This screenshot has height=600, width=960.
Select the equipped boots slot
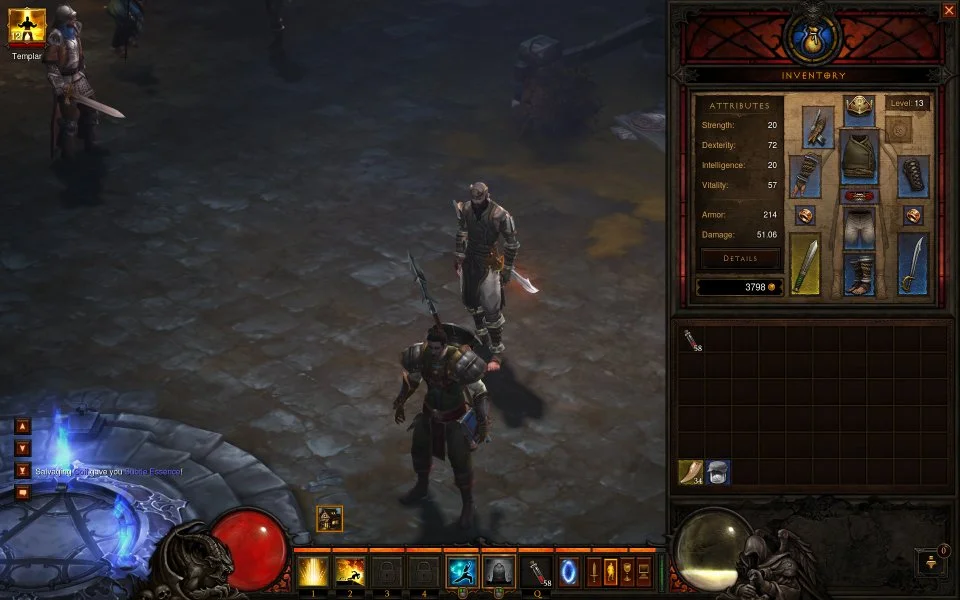pyautogui.click(x=859, y=274)
